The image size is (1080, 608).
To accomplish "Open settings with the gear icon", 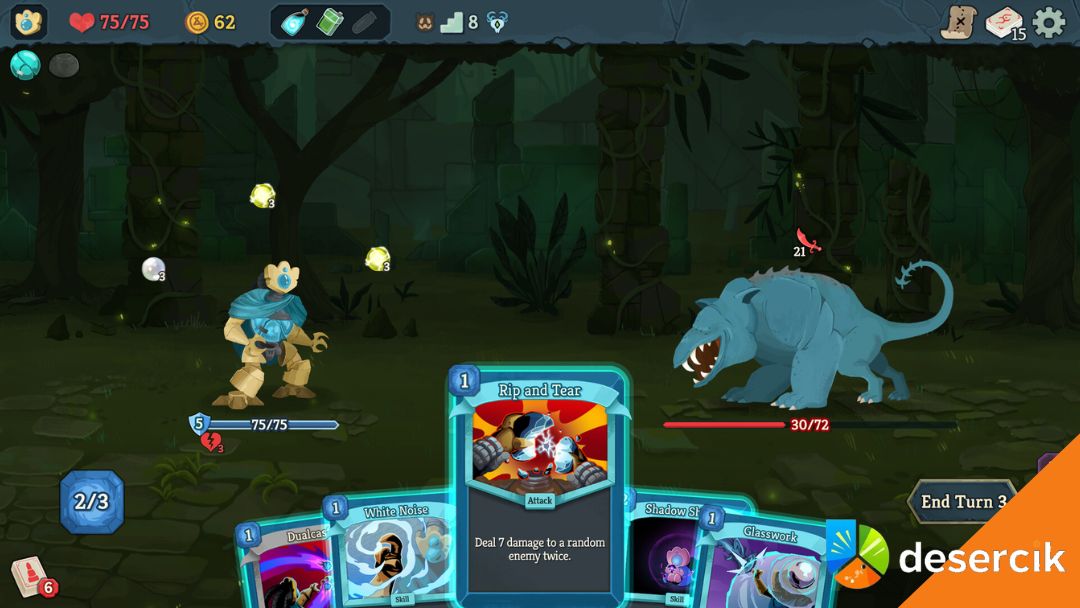I will (x=1049, y=22).
